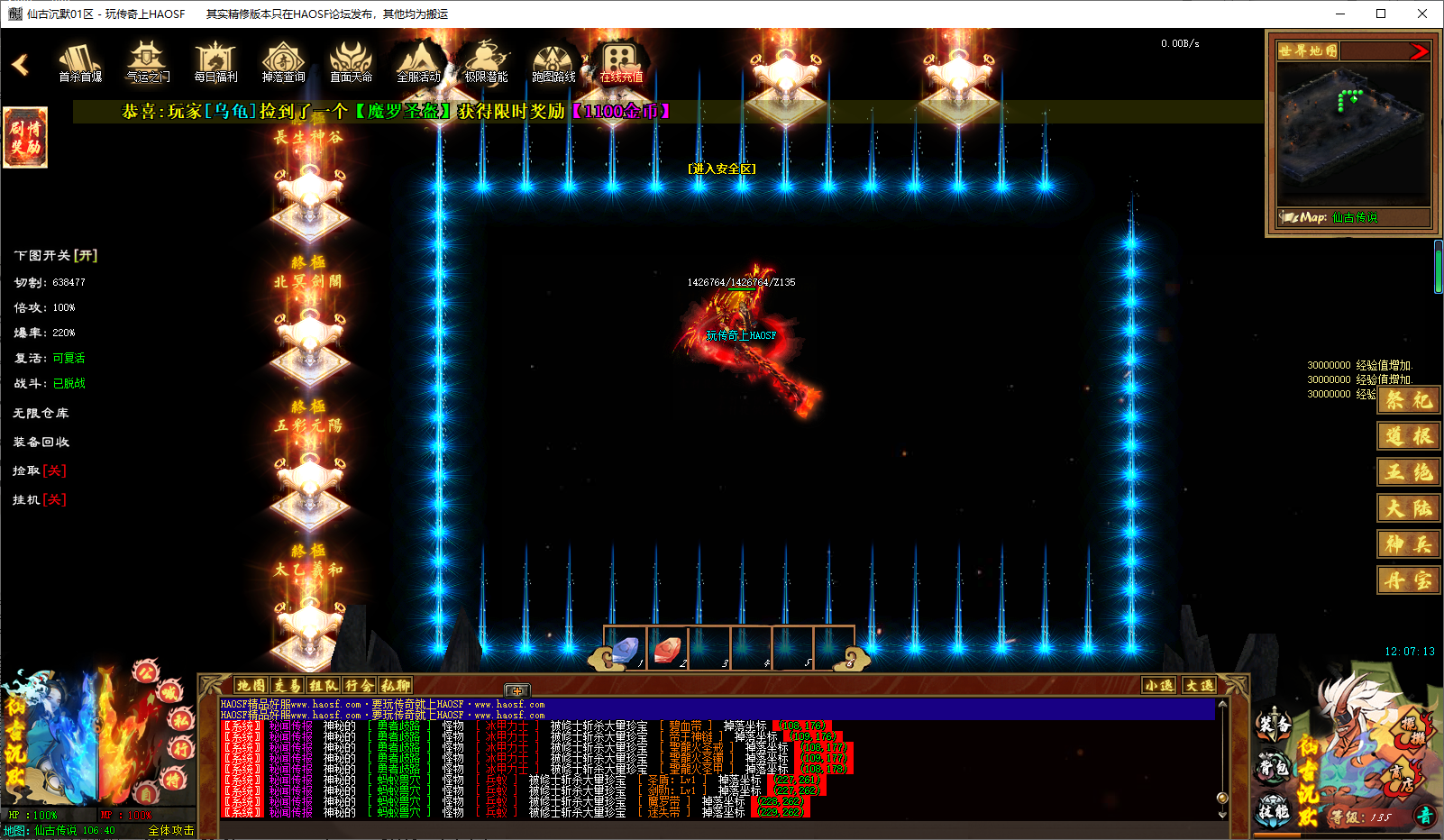Viewport: 1444px width, 840px height.
Task: Open the 掉落查询 drop lookup
Action: click(283, 63)
